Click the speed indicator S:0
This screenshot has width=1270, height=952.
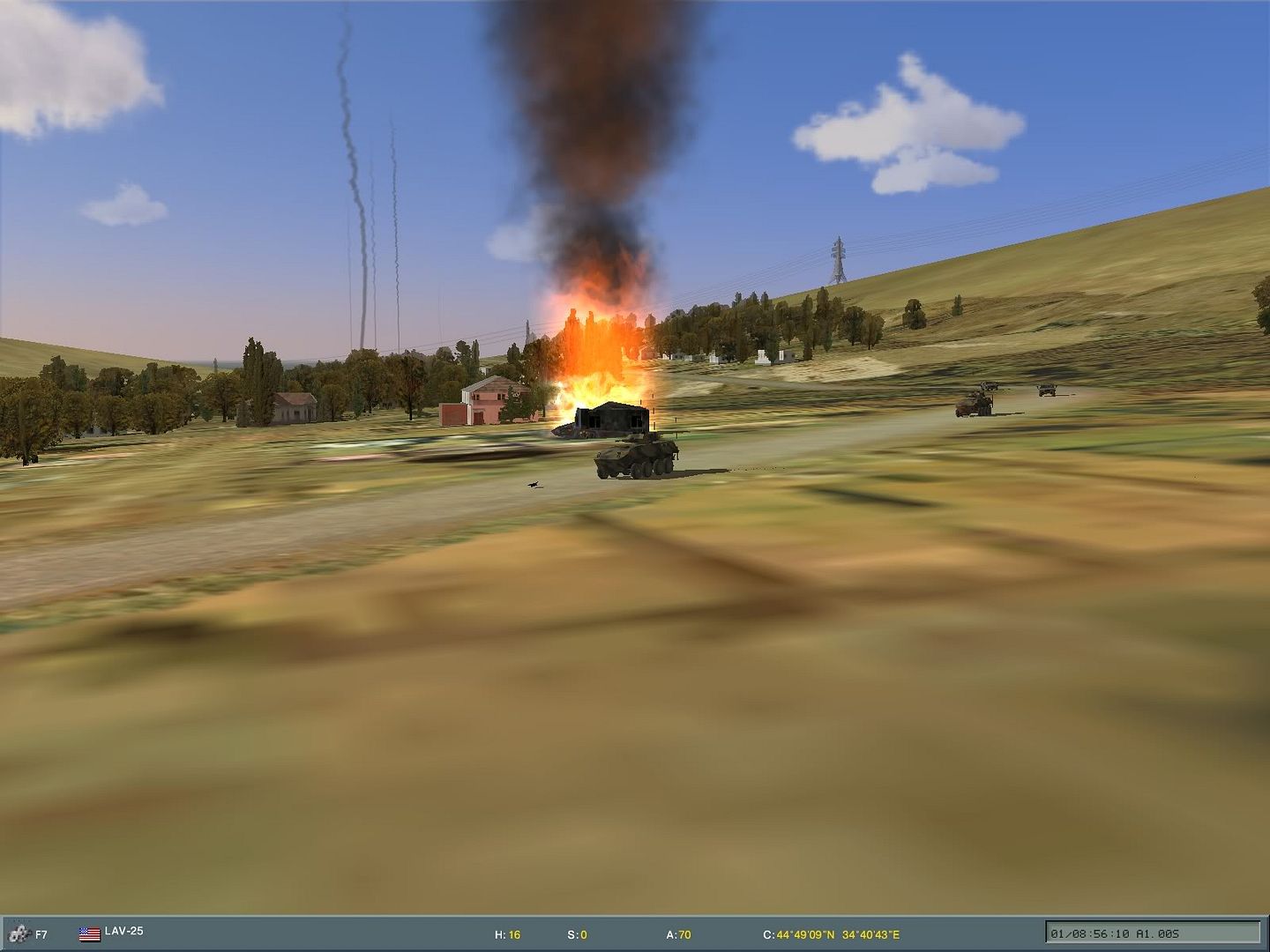578,933
